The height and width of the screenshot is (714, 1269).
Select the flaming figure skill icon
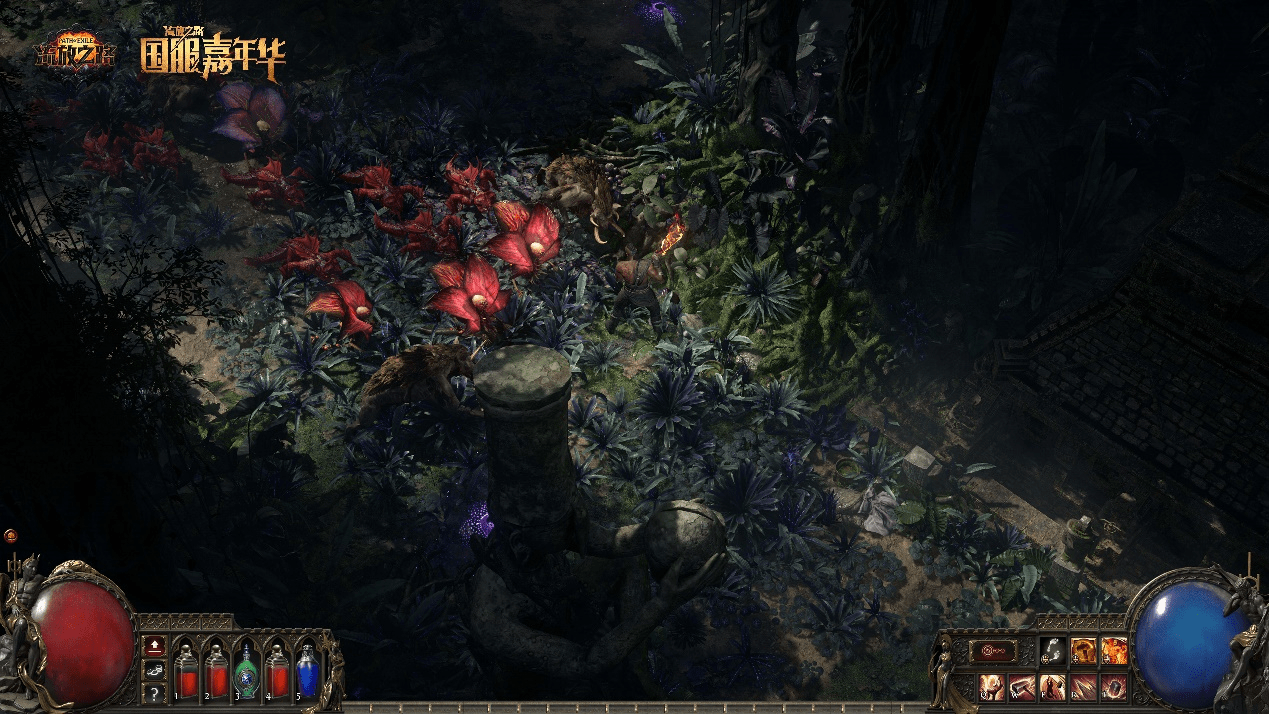pos(1114,651)
